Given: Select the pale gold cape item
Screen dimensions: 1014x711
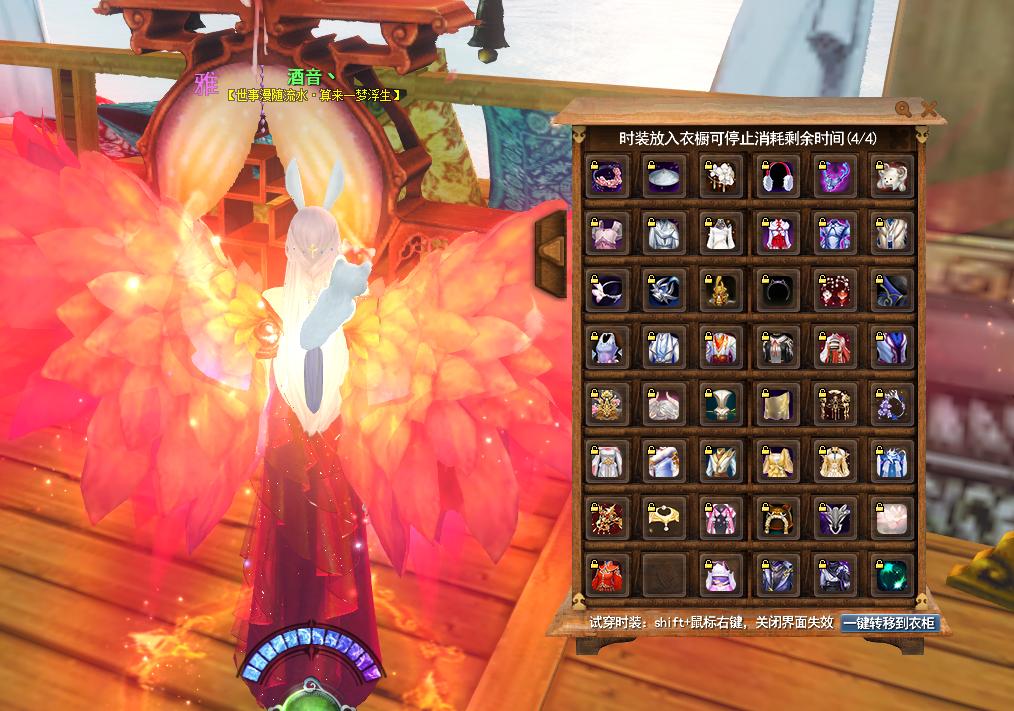Looking at the screenshot, I should click(x=777, y=404).
